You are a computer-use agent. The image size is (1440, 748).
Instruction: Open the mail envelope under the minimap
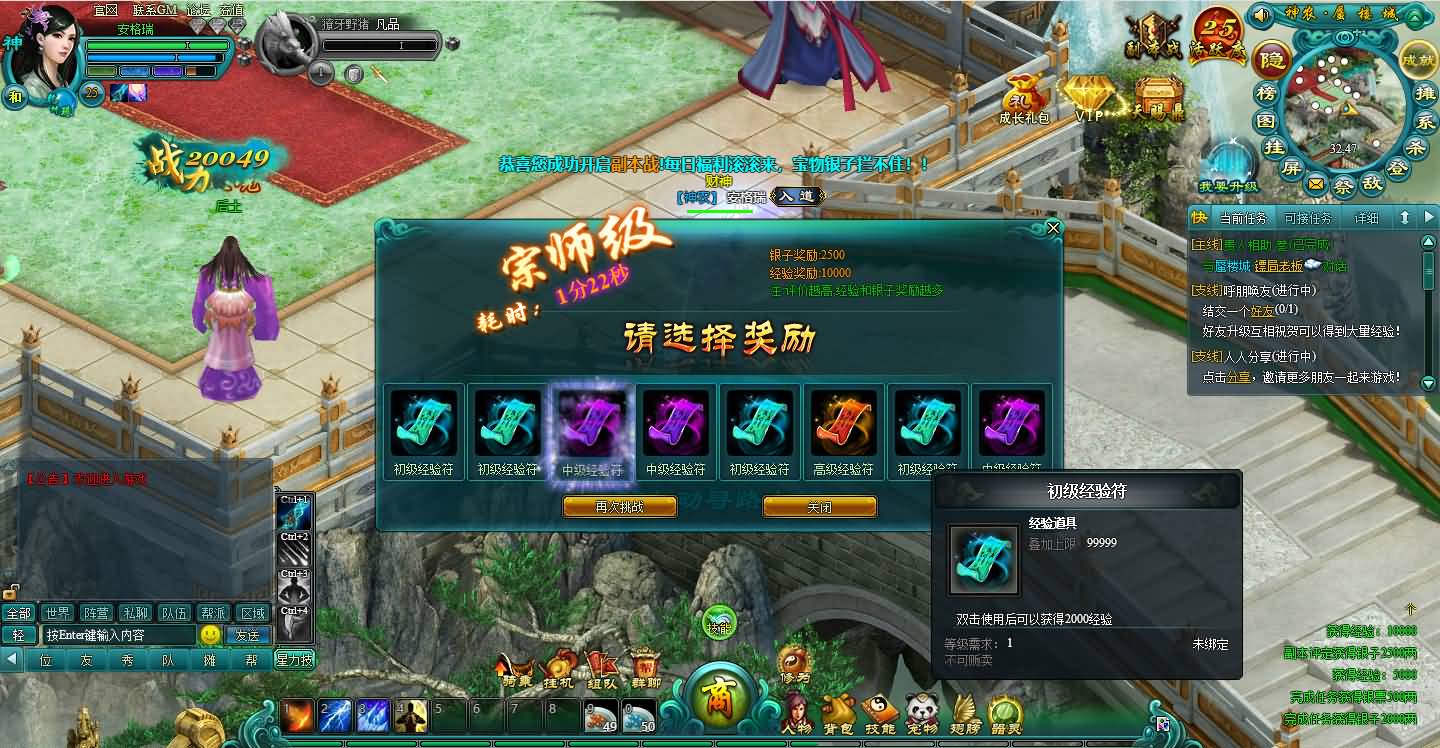click(1316, 184)
